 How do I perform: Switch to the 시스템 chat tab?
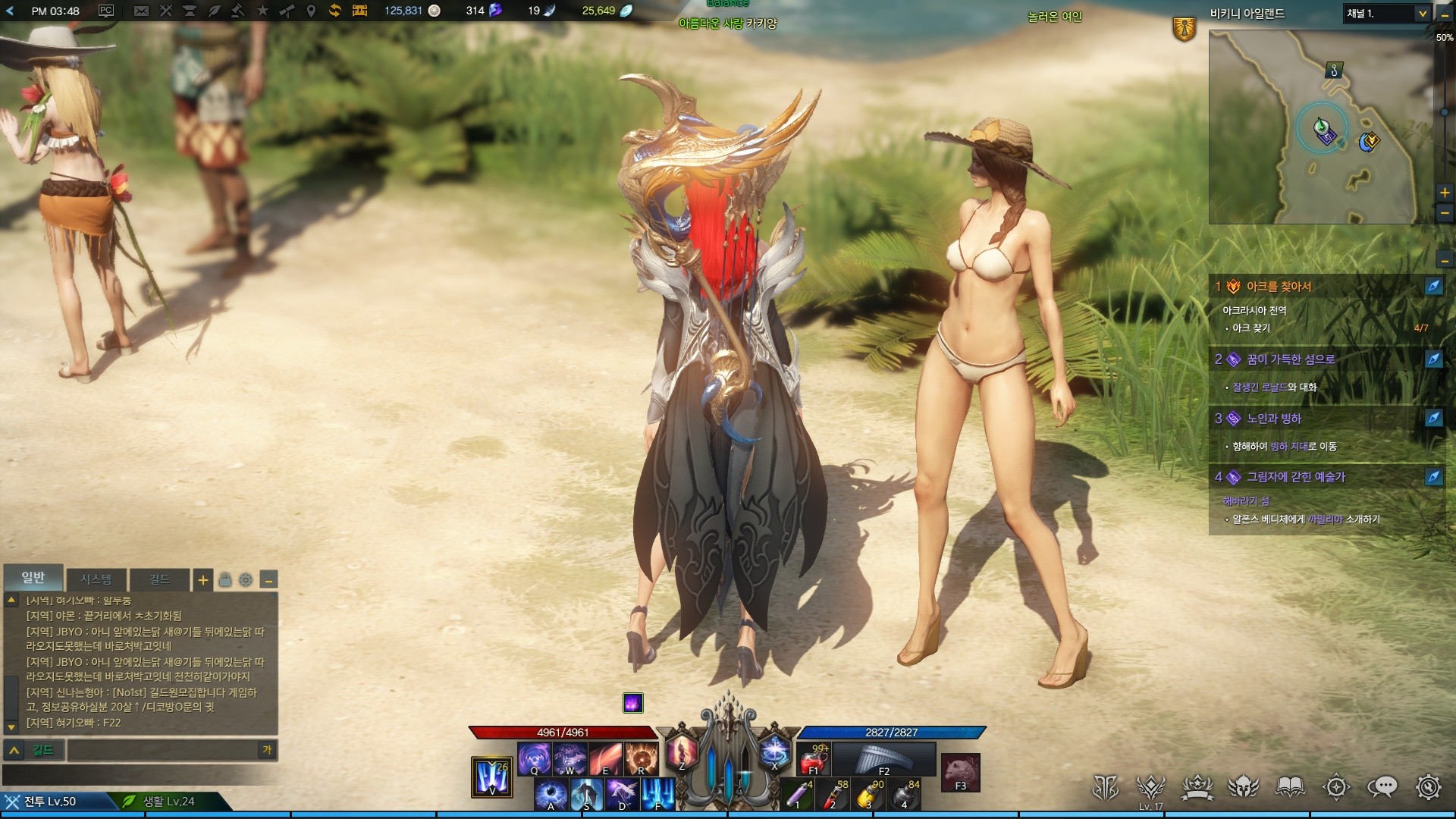[x=96, y=579]
